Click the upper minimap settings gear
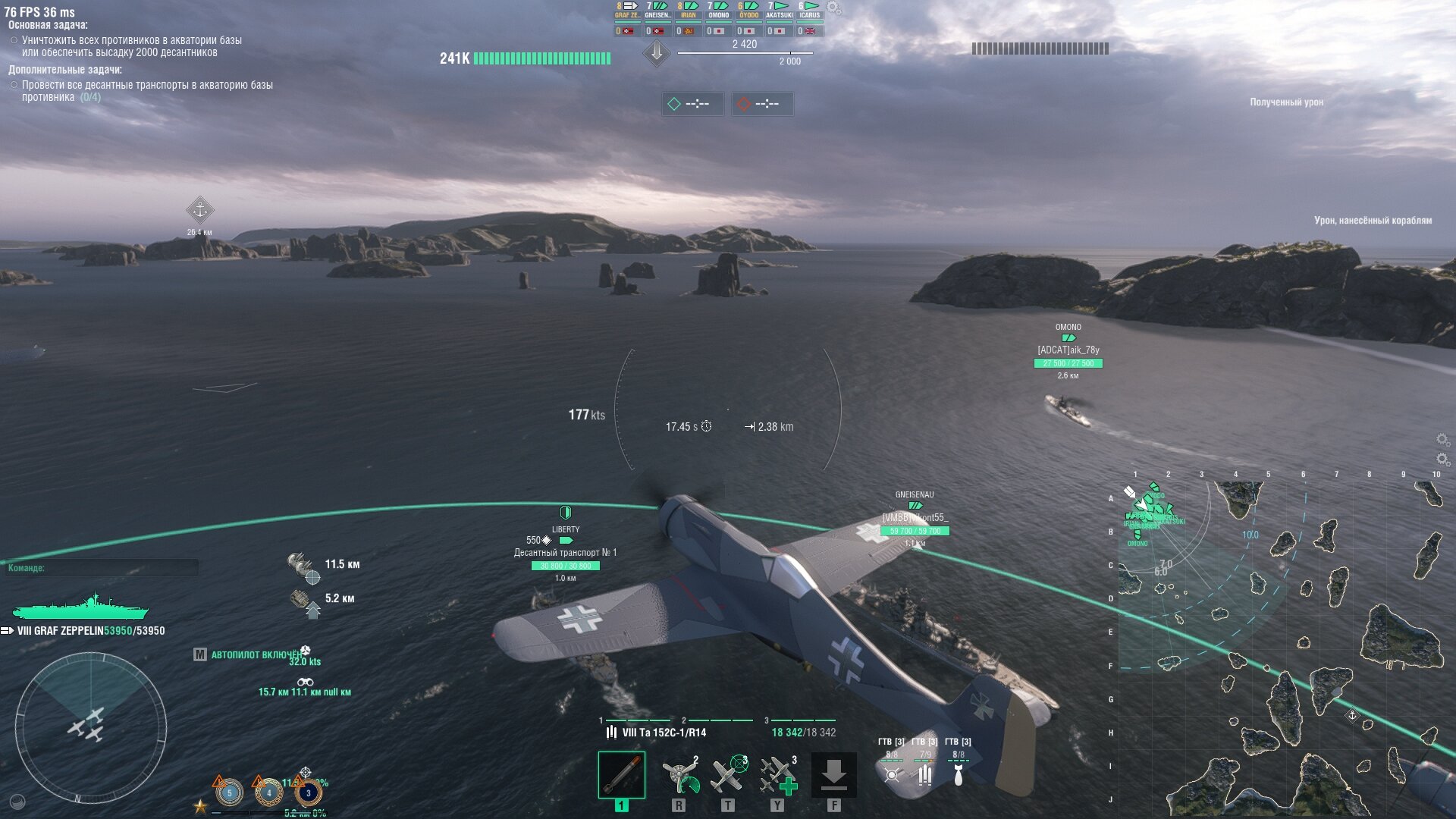1456x819 pixels. click(x=1442, y=440)
